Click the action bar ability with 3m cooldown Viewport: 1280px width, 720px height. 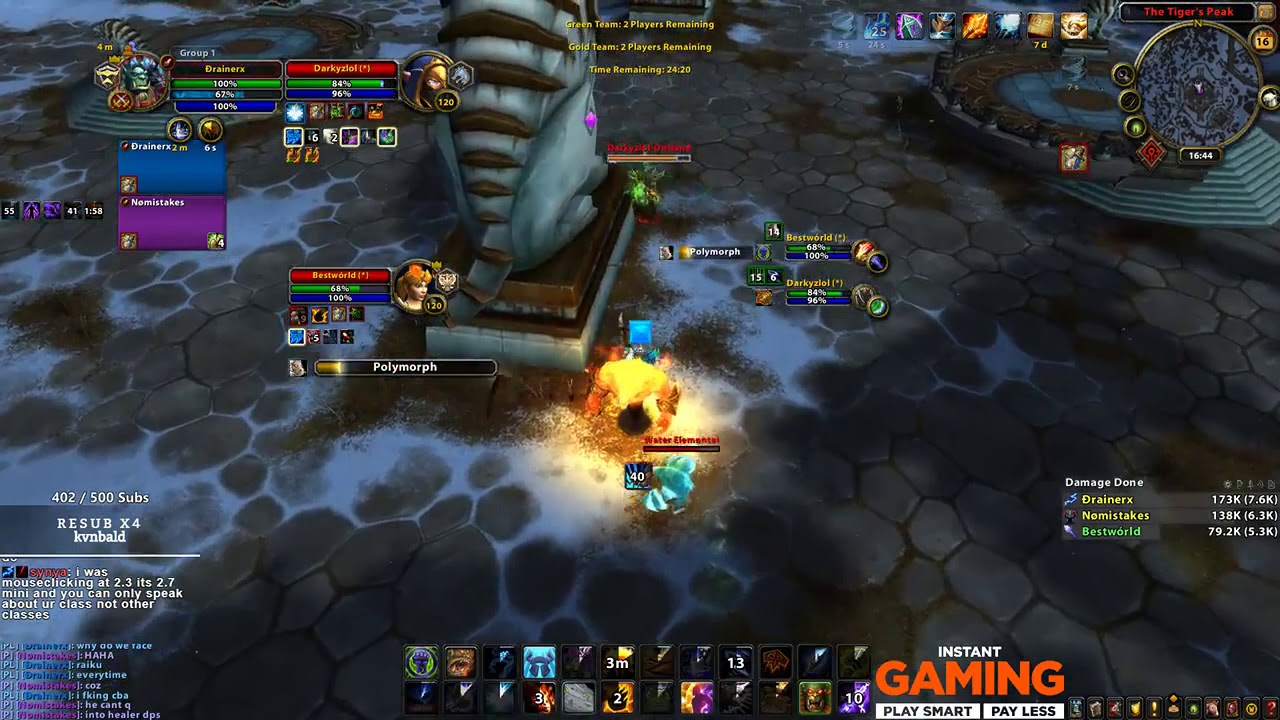[616, 660]
